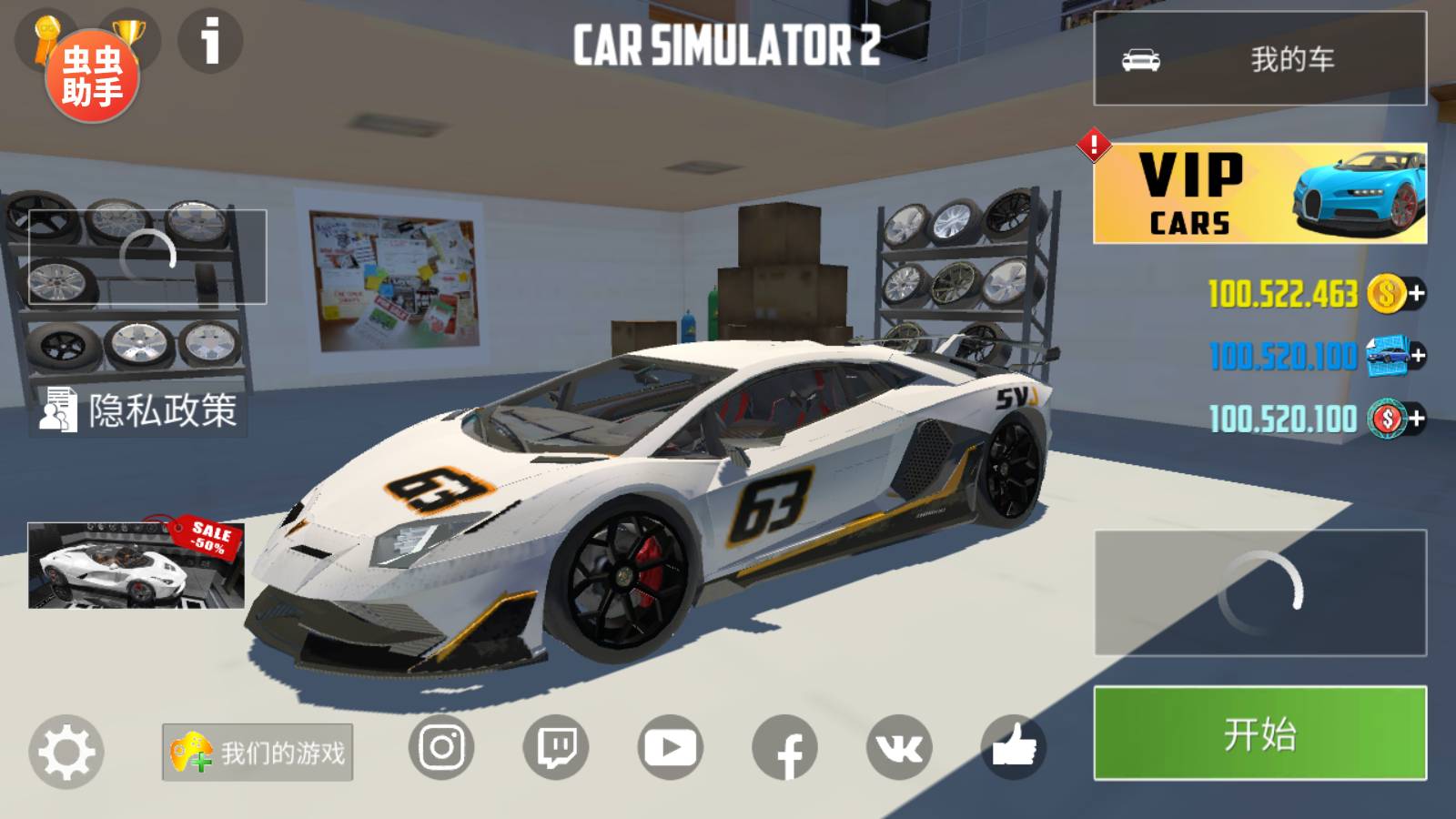Open 我们的游戏 our games button
Viewport: 1456px width, 819px height.
click(x=258, y=752)
